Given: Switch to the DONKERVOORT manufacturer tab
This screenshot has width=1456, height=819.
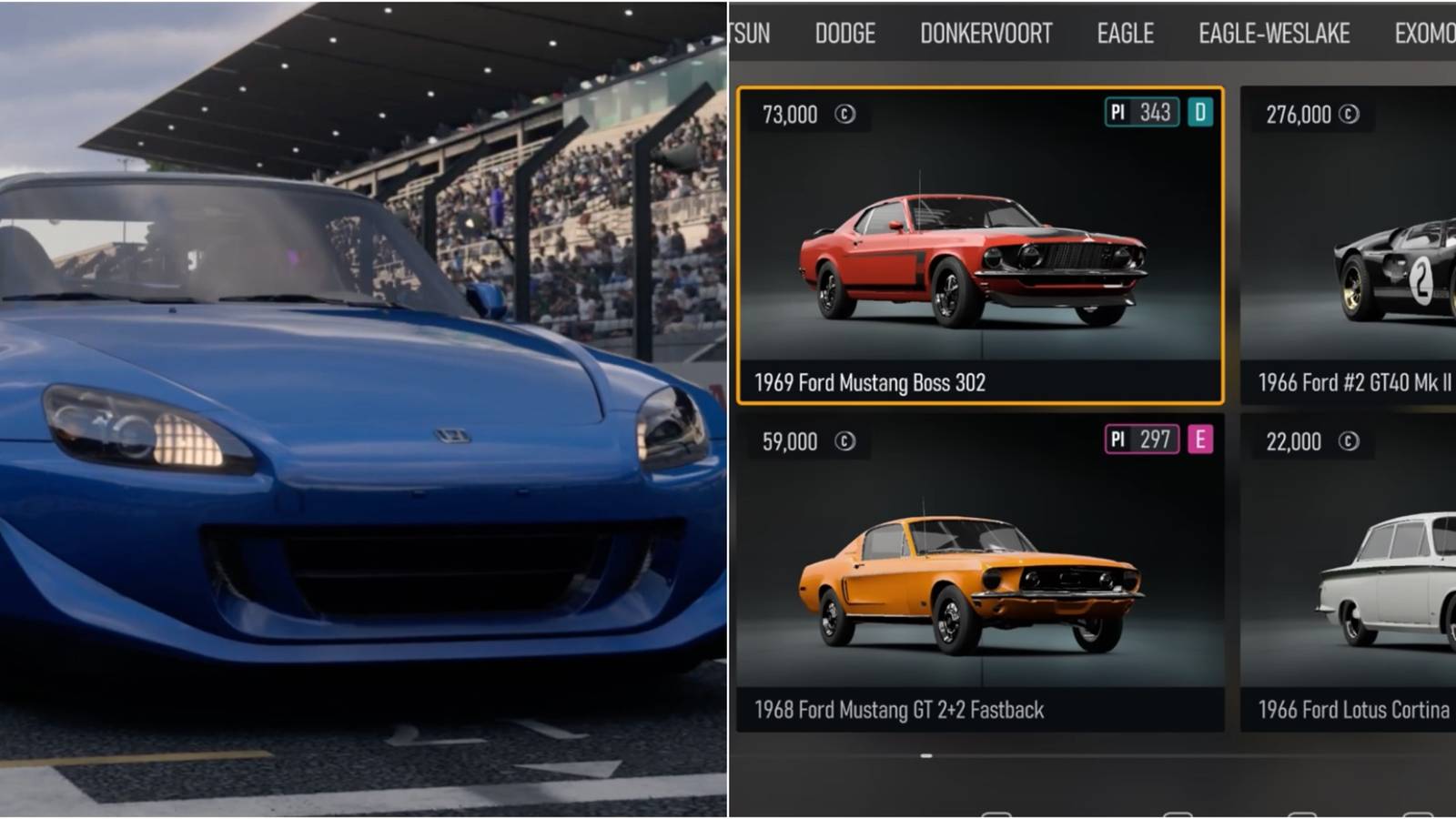Looking at the screenshot, I should point(986,33).
